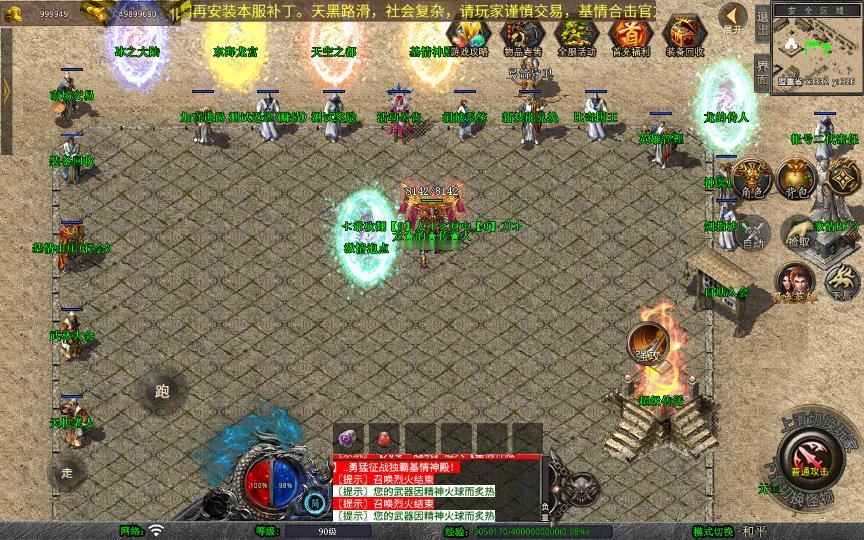Open the 角色 character panel
The width and height of the screenshot is (864, 540).
(x=750, y=177)
